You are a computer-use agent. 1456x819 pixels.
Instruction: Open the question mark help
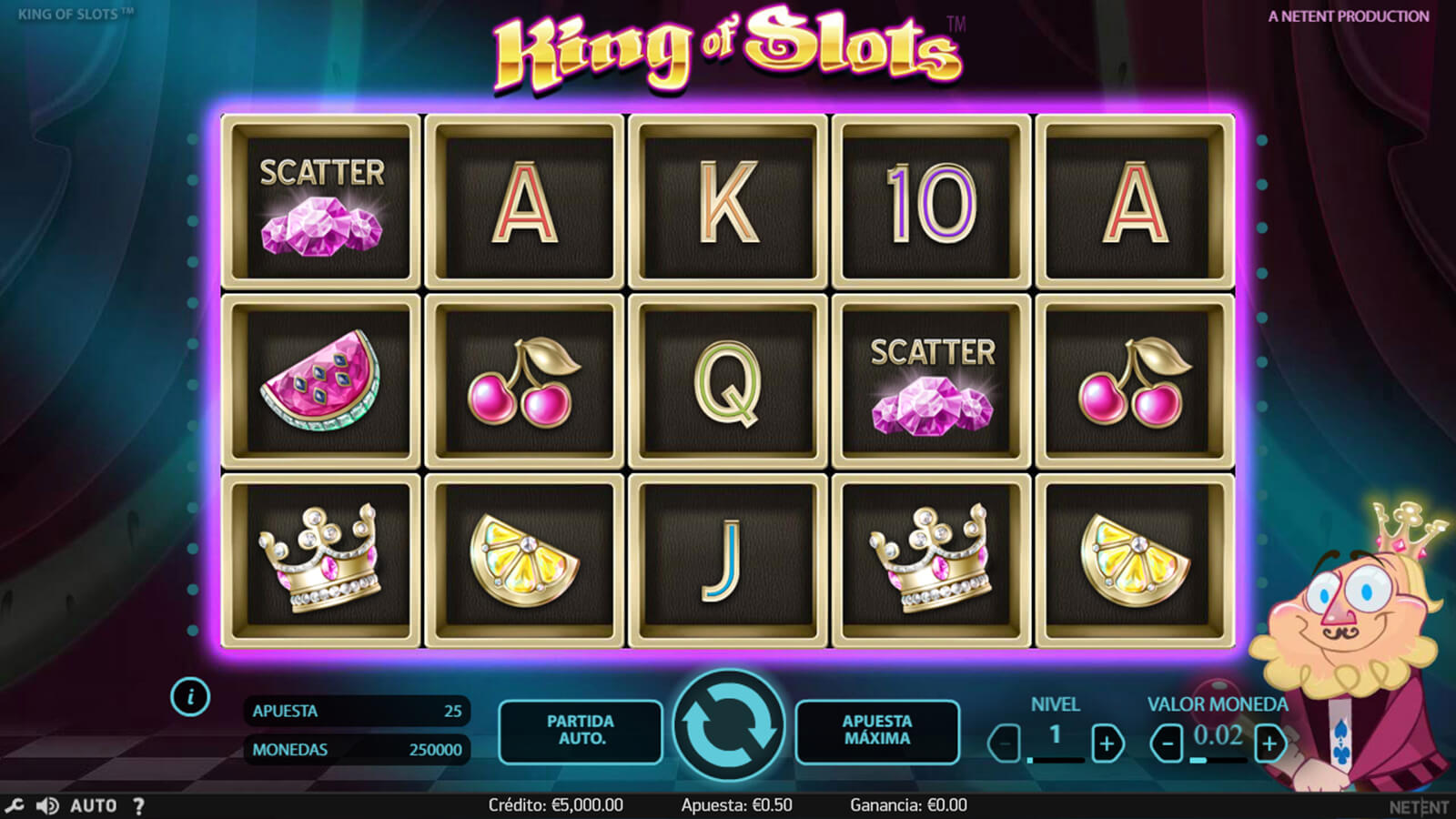click(x=138, y=805)
